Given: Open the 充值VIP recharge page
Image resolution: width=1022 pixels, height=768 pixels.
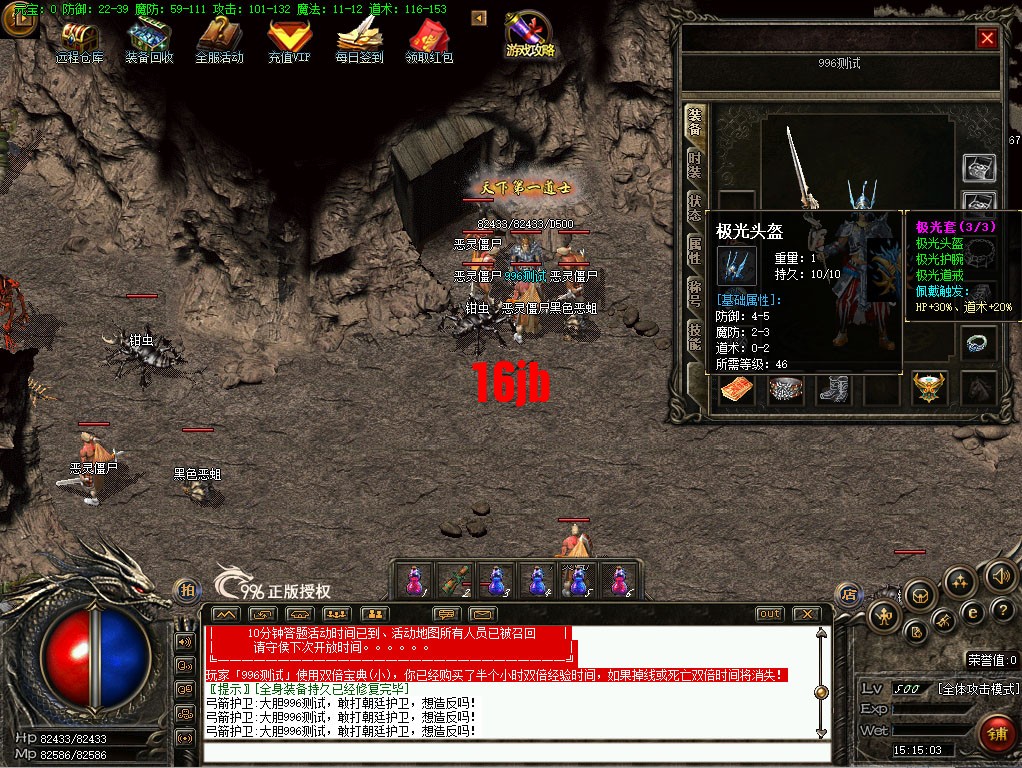Looking at the screenshot, I should click(289, 40).
